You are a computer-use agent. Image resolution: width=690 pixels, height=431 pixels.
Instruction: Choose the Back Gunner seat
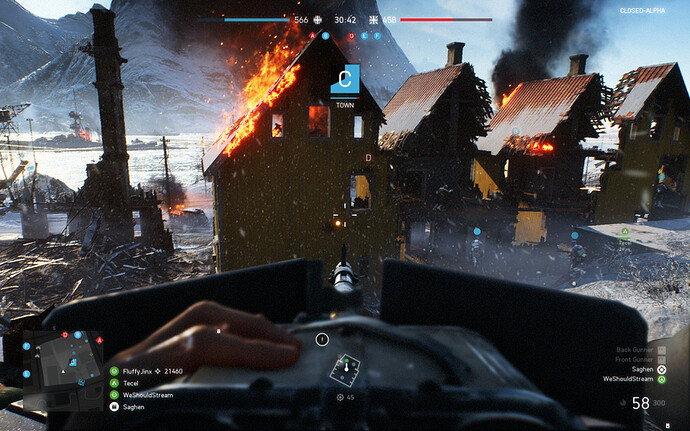click(635, 350)
